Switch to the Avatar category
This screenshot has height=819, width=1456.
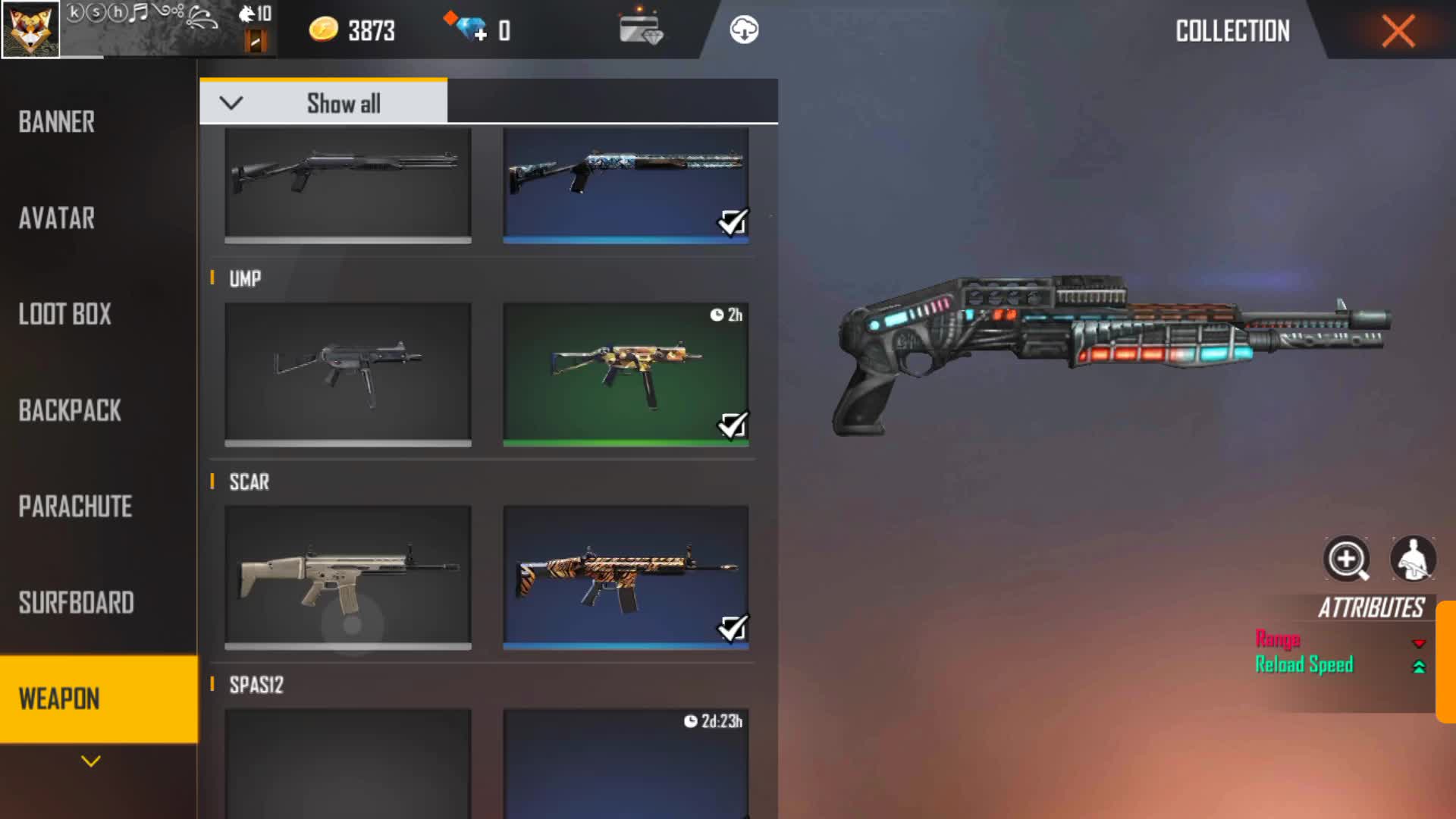point(57,218)
